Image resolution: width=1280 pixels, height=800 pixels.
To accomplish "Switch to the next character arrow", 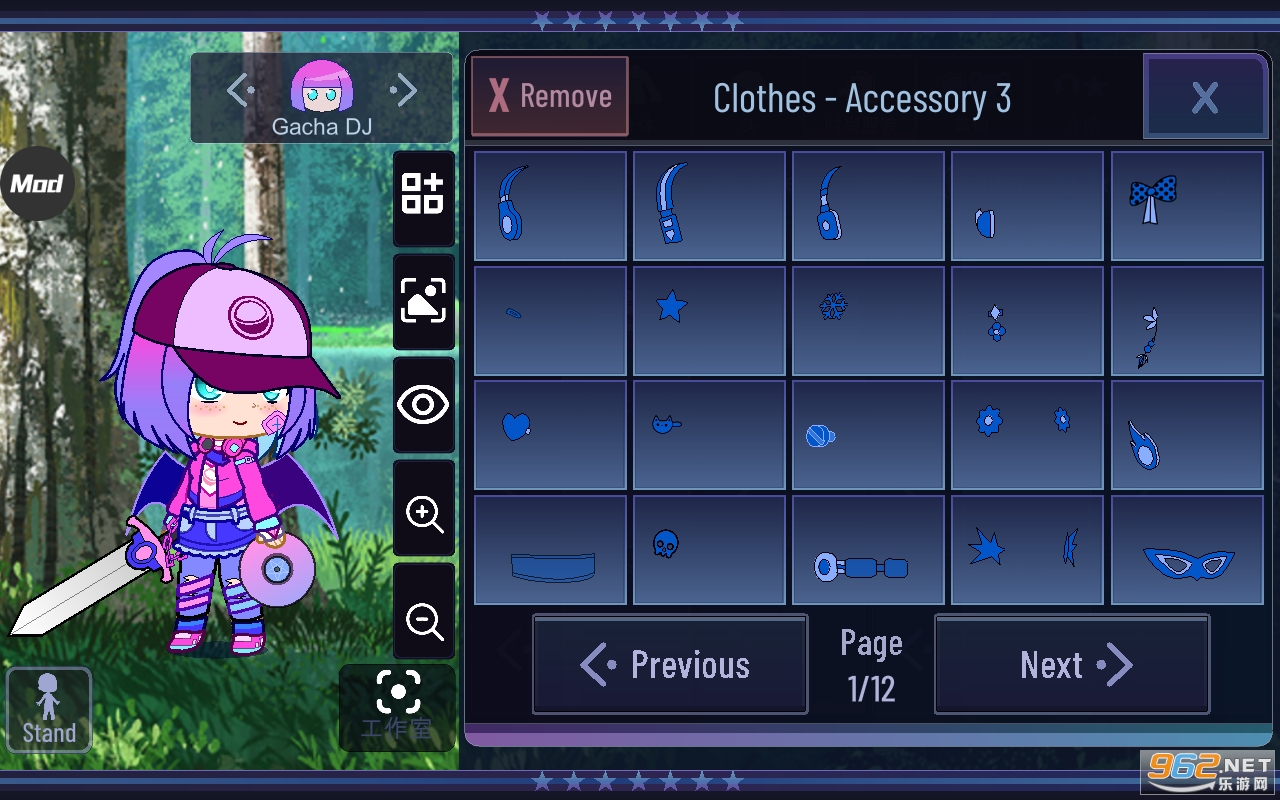I will pyautogui.click(x=404, y=91).
